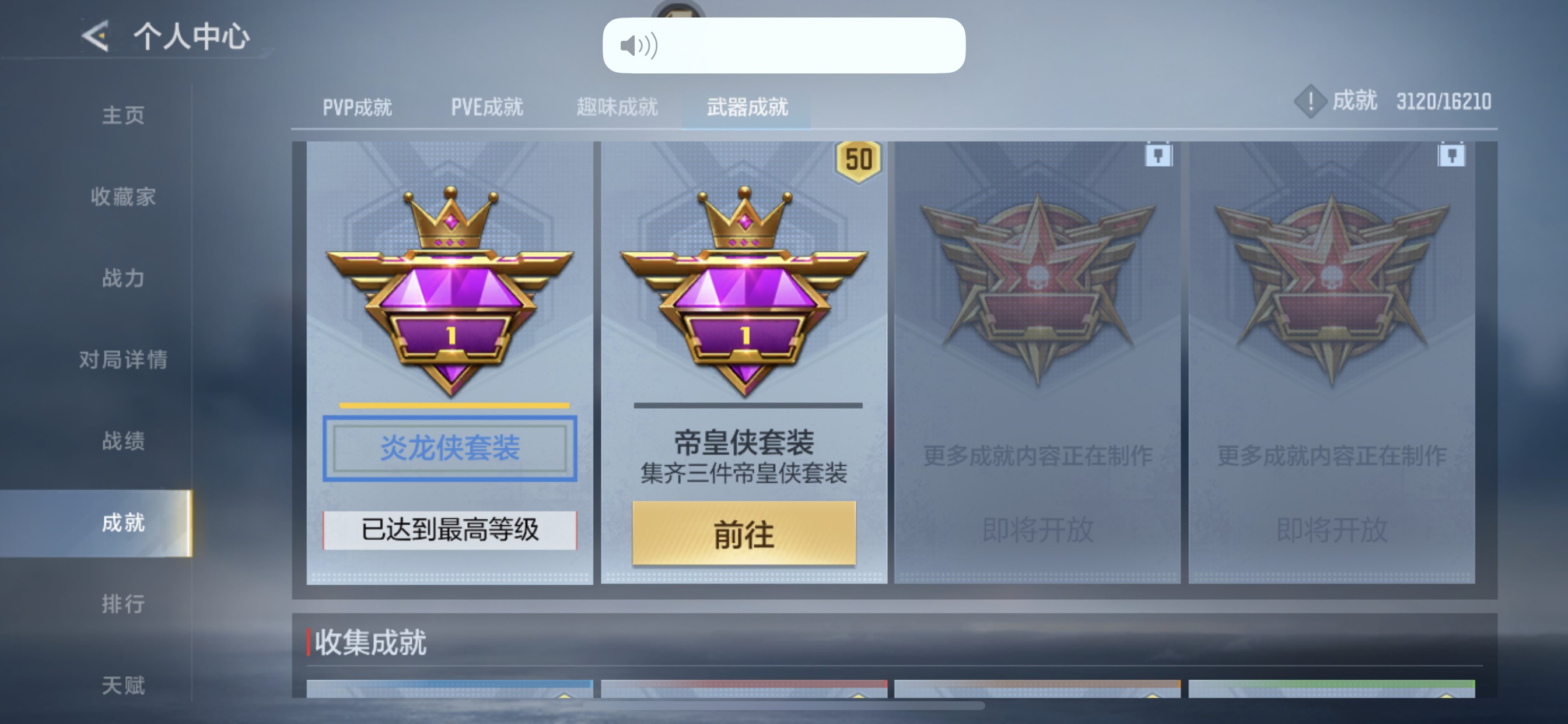Toggle the lock on the fourth achievement card
Image resolution: width=1568 pixels, height=724 pixels.
click(x=1452, y=156)
